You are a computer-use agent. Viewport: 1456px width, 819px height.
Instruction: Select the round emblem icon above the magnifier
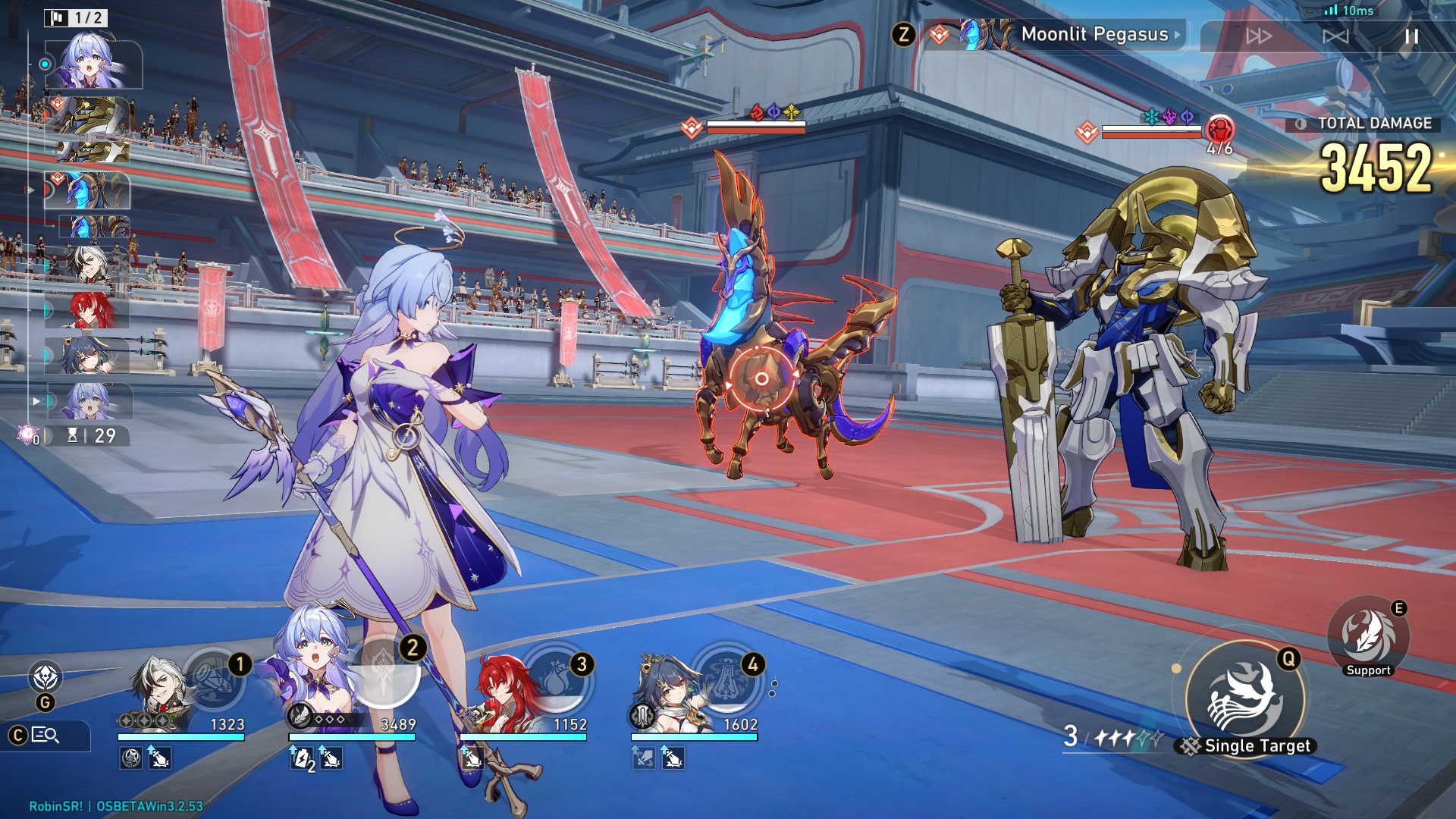[x=45, y=676]
